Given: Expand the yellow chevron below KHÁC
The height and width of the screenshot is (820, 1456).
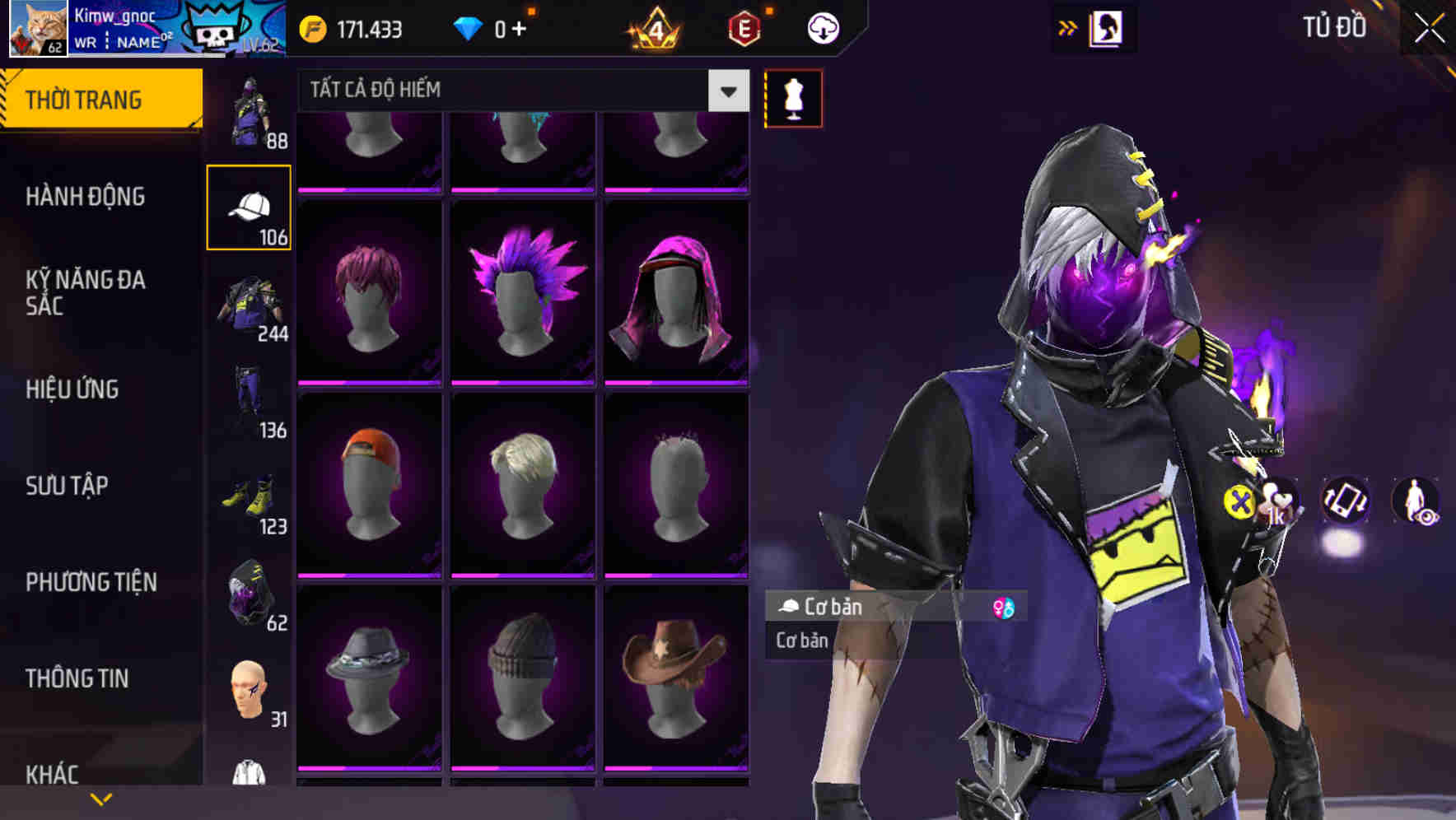Looking at the screenshot, I should (102, 799).
